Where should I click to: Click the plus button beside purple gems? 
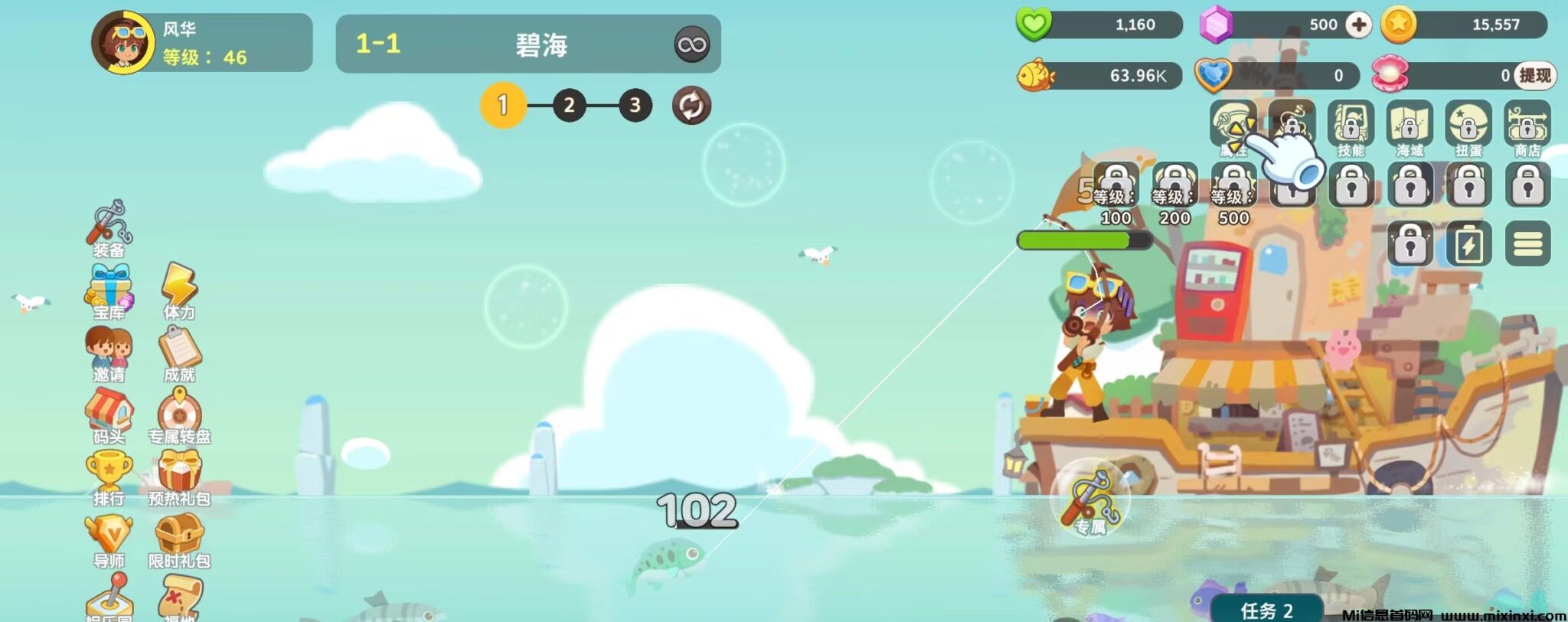[1359, 25]
